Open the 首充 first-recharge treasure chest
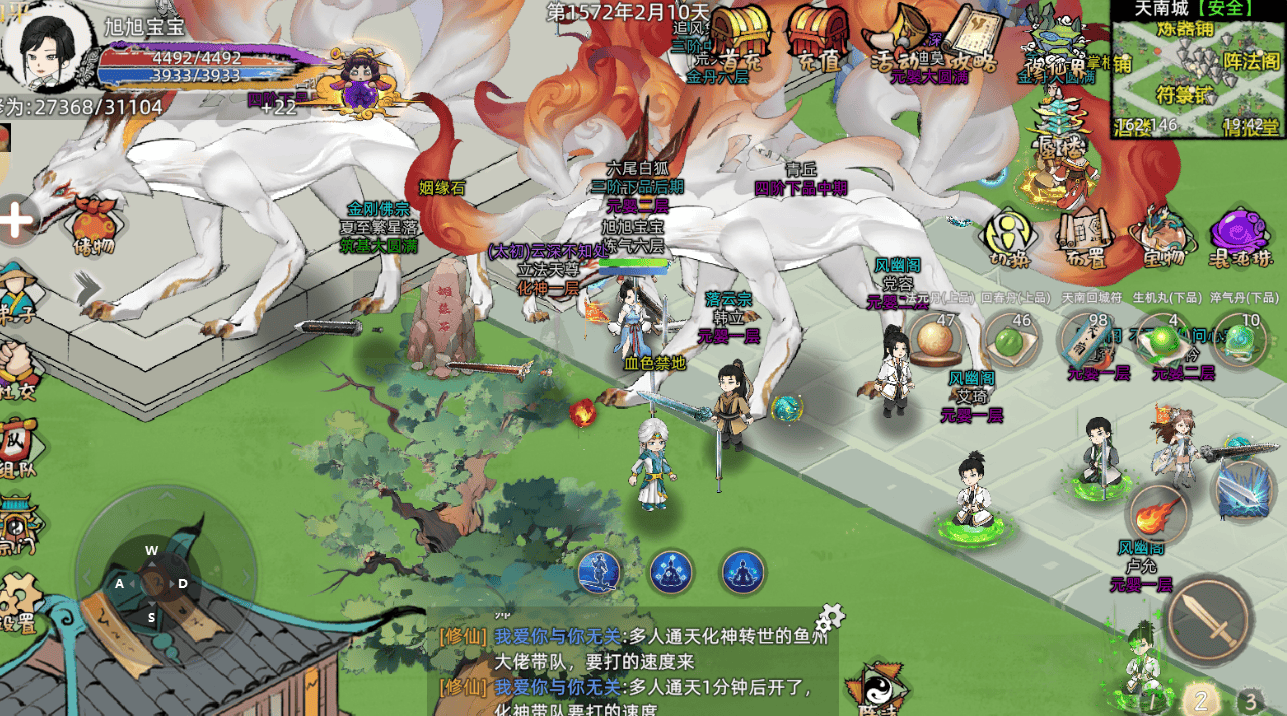The image size is (1287, 716). (741, 36)
